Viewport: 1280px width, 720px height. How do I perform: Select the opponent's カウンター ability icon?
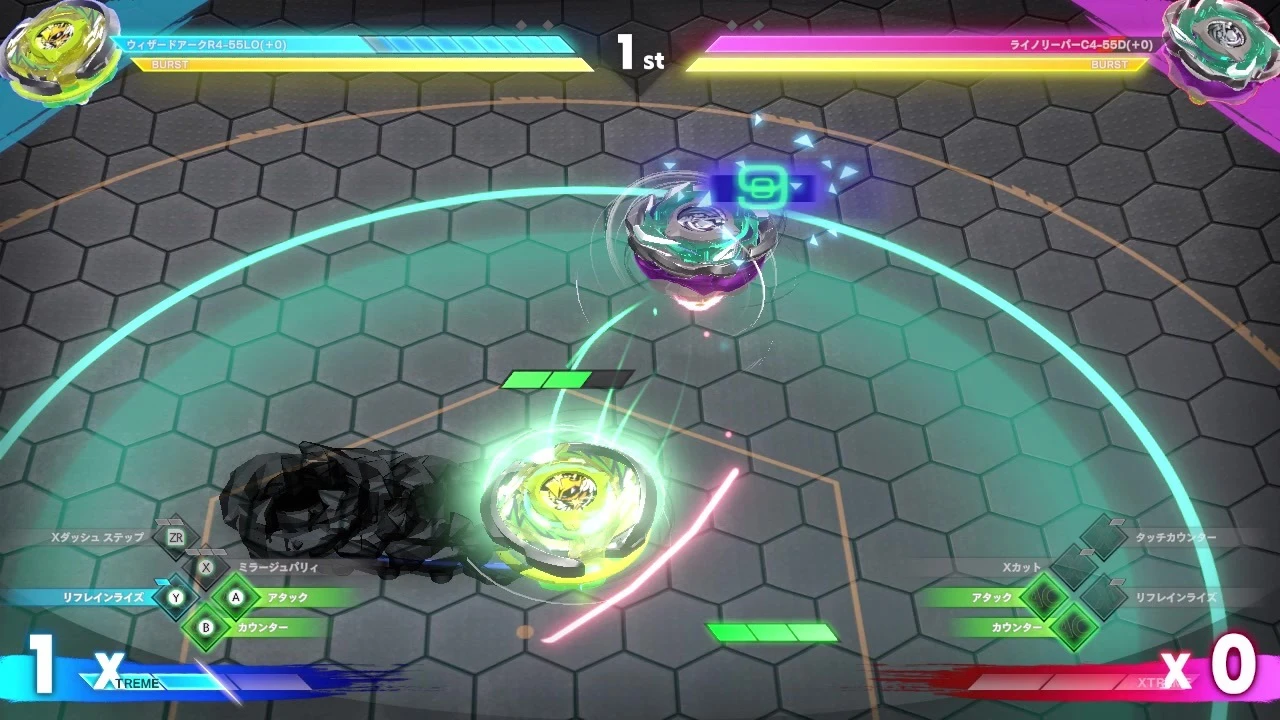(x=1074, y=627)
